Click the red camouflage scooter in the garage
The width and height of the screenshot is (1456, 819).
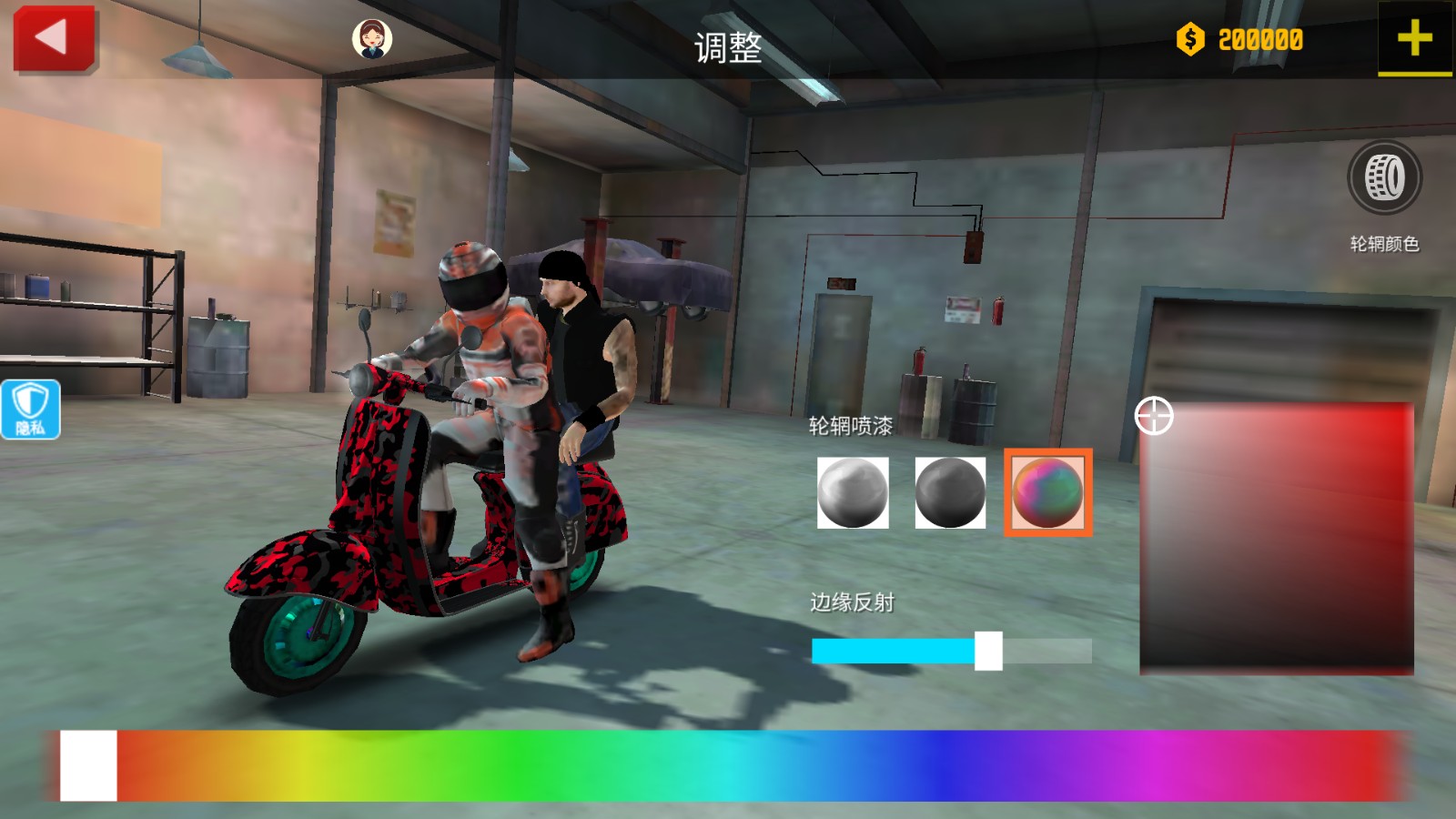click(382, 510)
